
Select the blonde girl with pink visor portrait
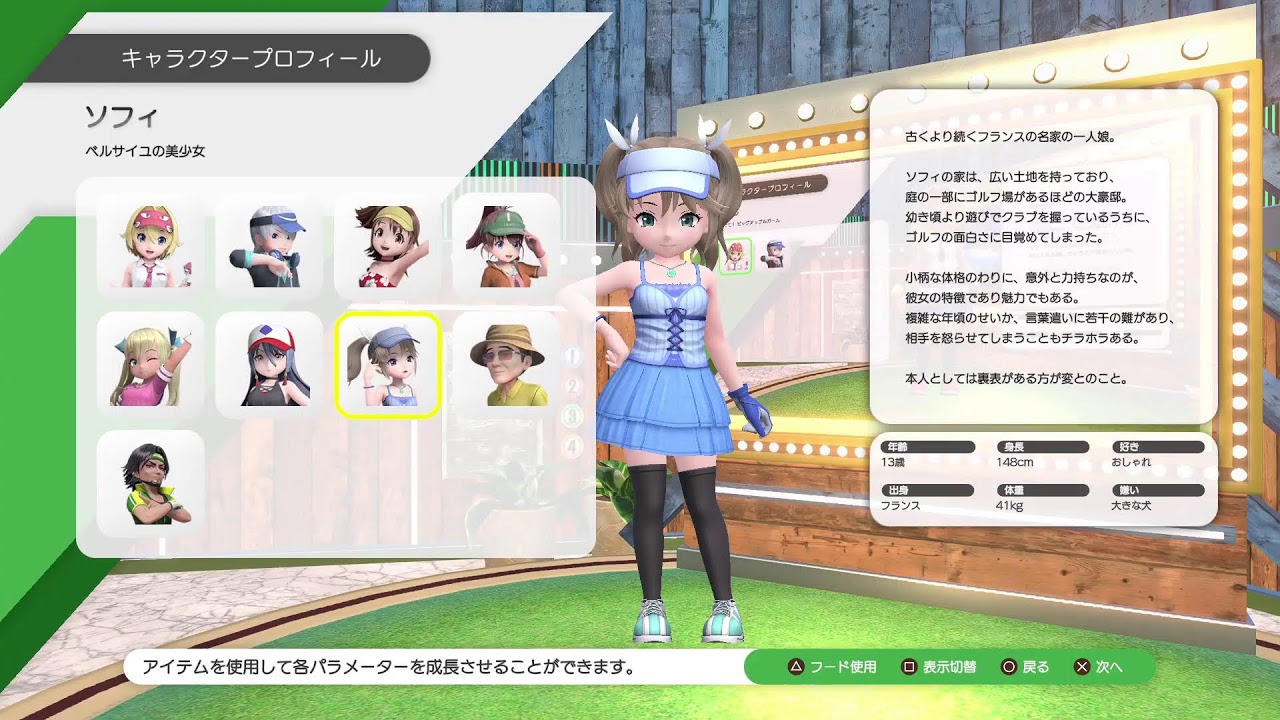point(149,245)
